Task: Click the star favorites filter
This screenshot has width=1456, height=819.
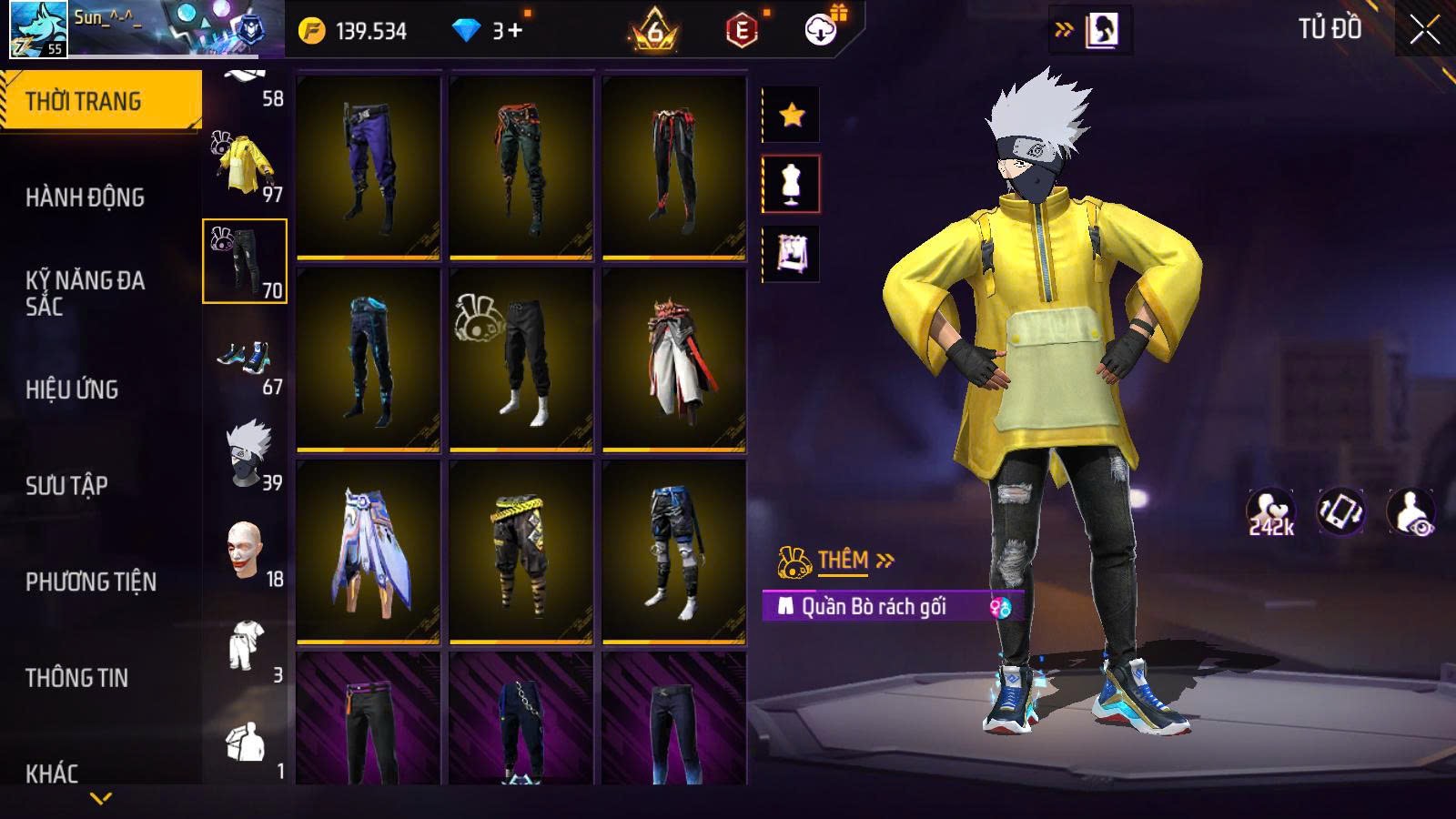Action: click(x=791, y=115)
